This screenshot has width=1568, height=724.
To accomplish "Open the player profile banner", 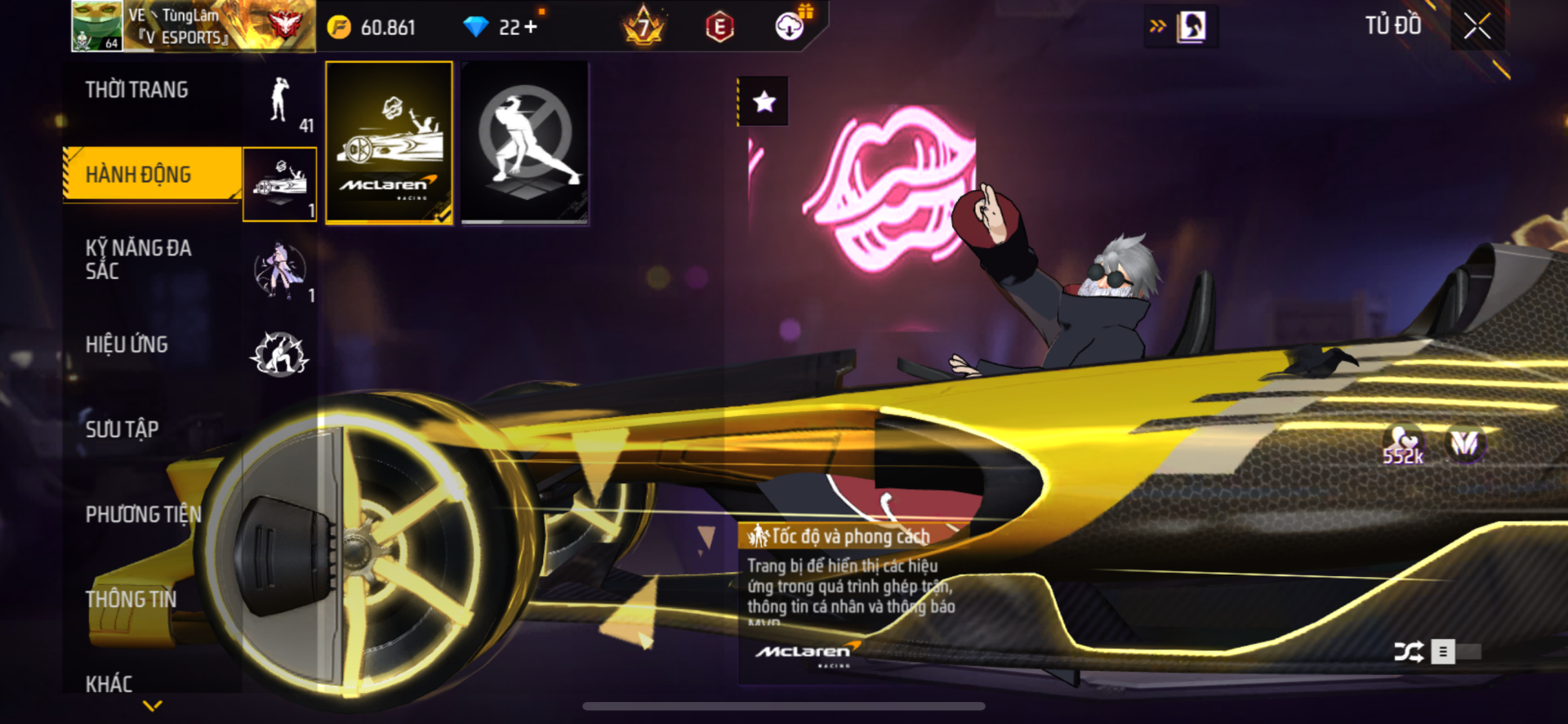I will tap(192, 26).
